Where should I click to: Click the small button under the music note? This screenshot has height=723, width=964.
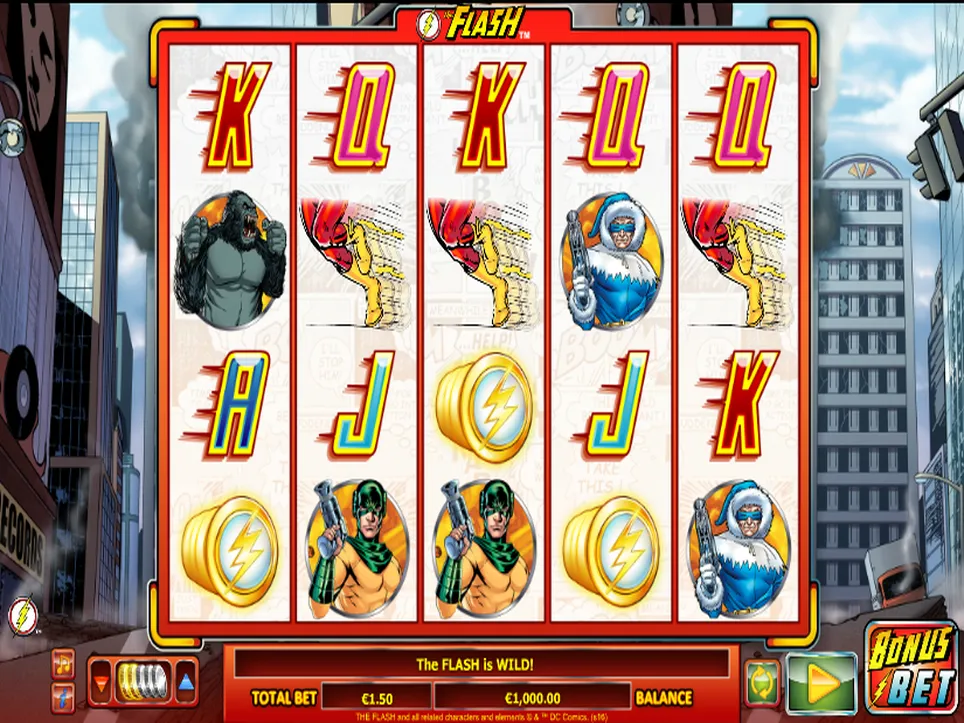(x=64, y=696)
